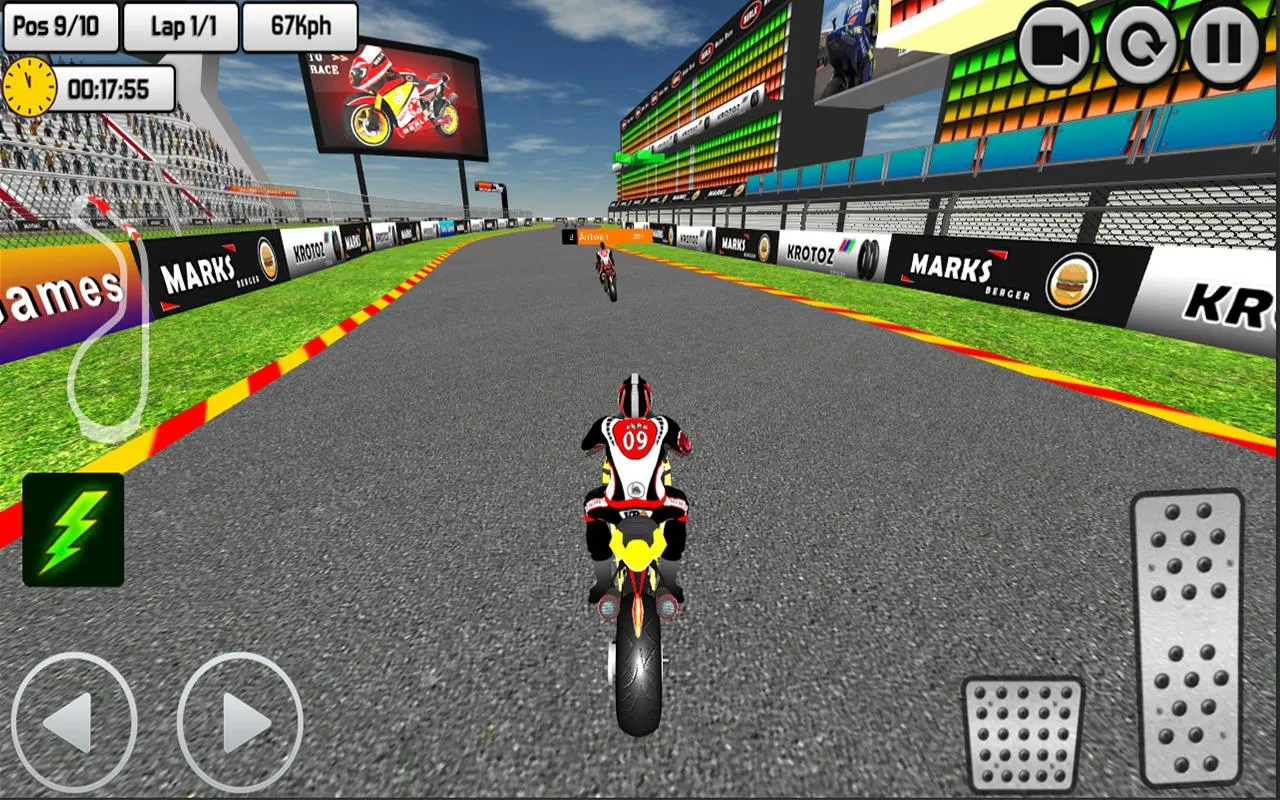Open the Pos 9/10 standings display
Screen dimensions: 1280x800
click(x=58, y=26)
